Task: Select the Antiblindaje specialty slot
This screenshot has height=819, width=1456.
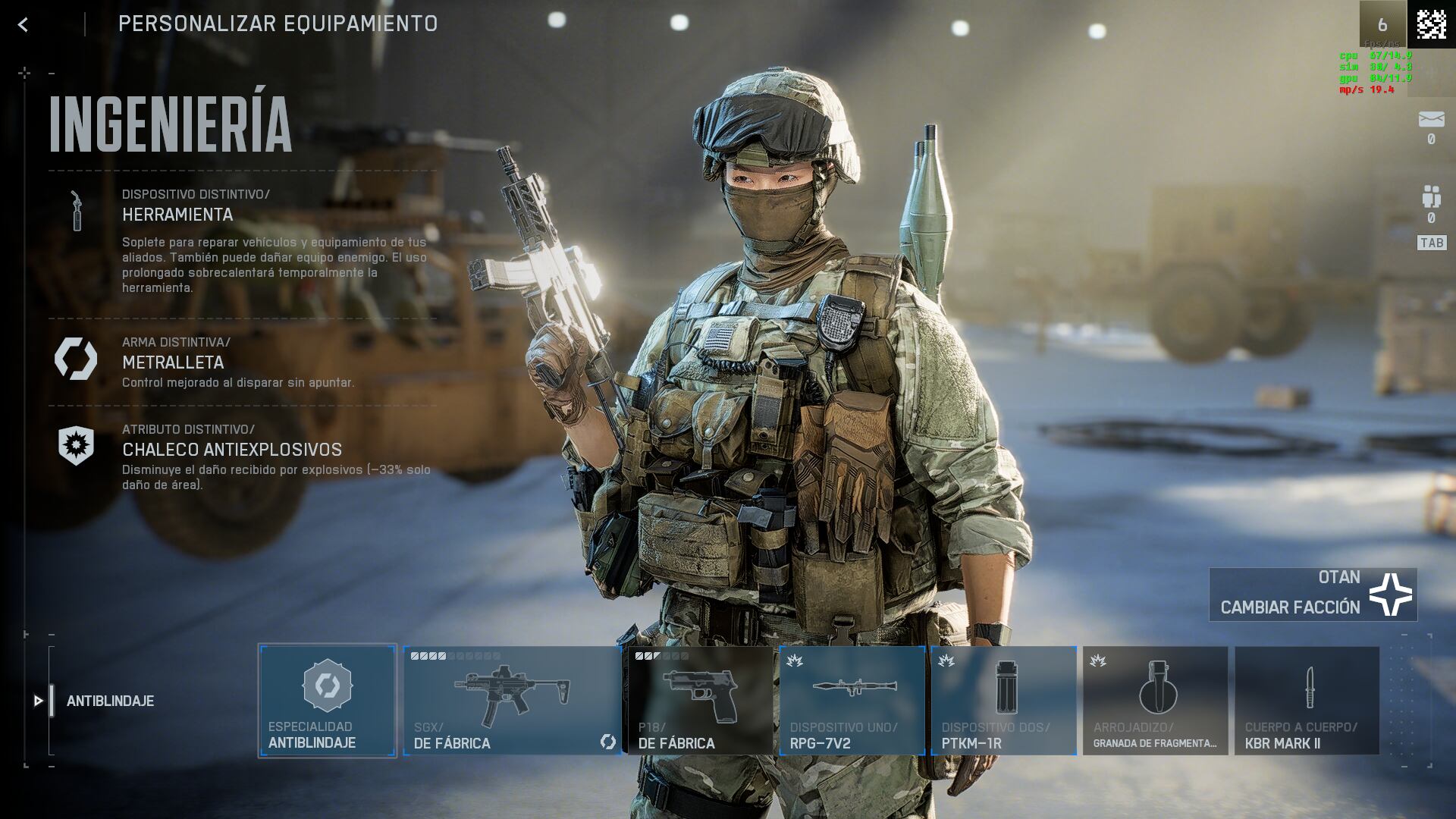Action: (327, 701)
